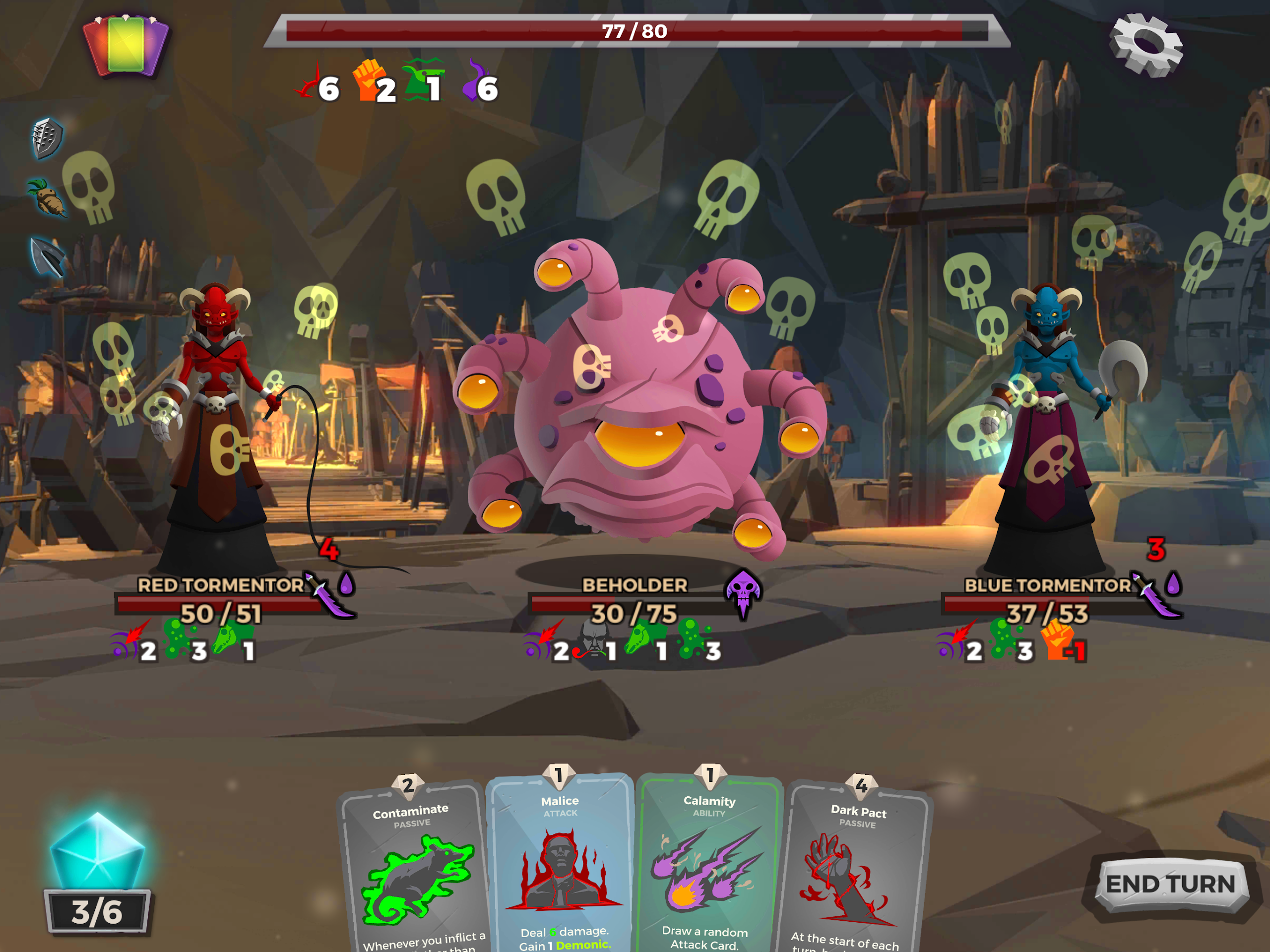End the current turn
This screenshot has height=952, width=1270.
click(x=1169, y=884)
